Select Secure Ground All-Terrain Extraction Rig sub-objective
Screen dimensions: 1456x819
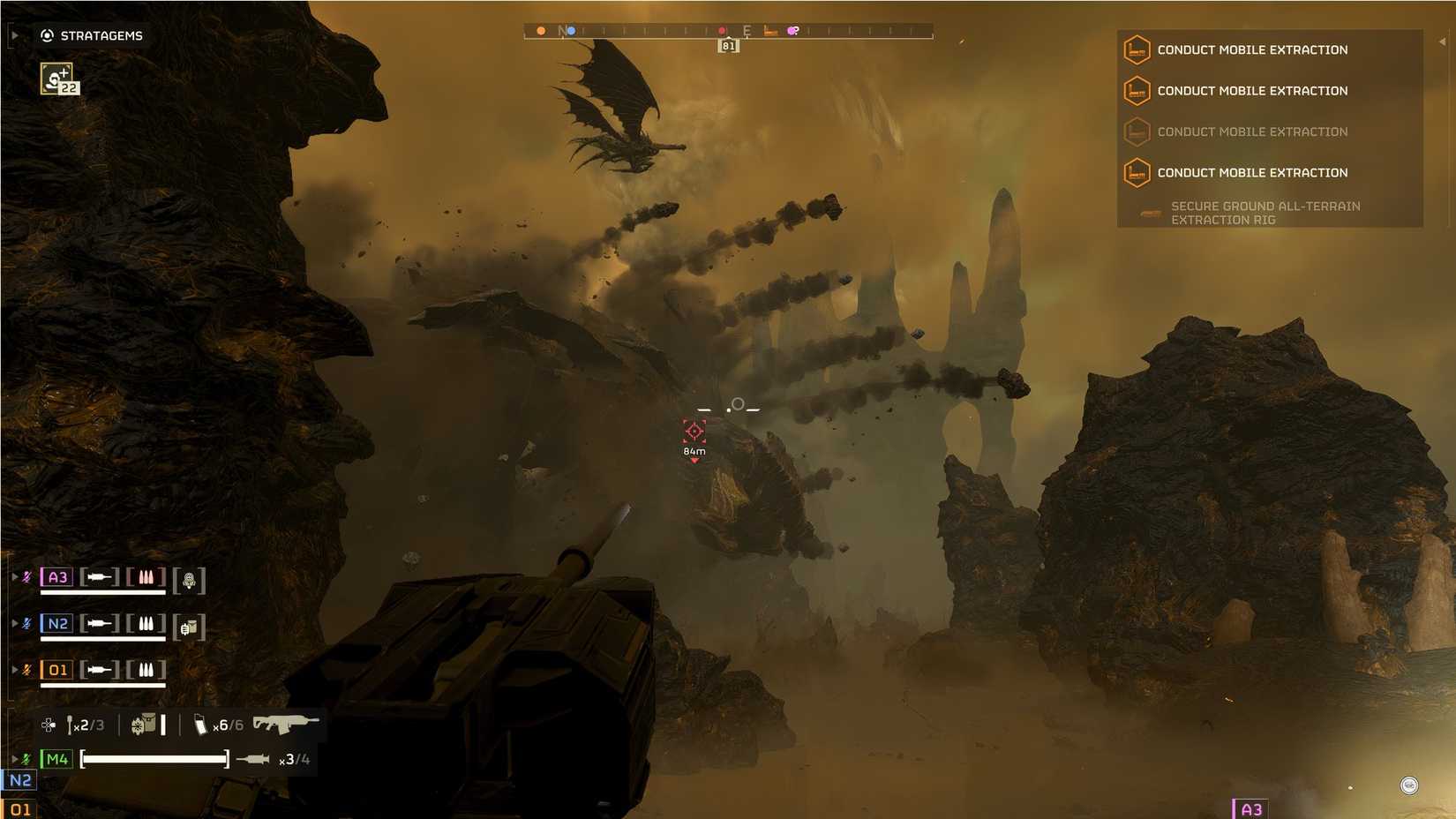click(x=1265, y=213)
